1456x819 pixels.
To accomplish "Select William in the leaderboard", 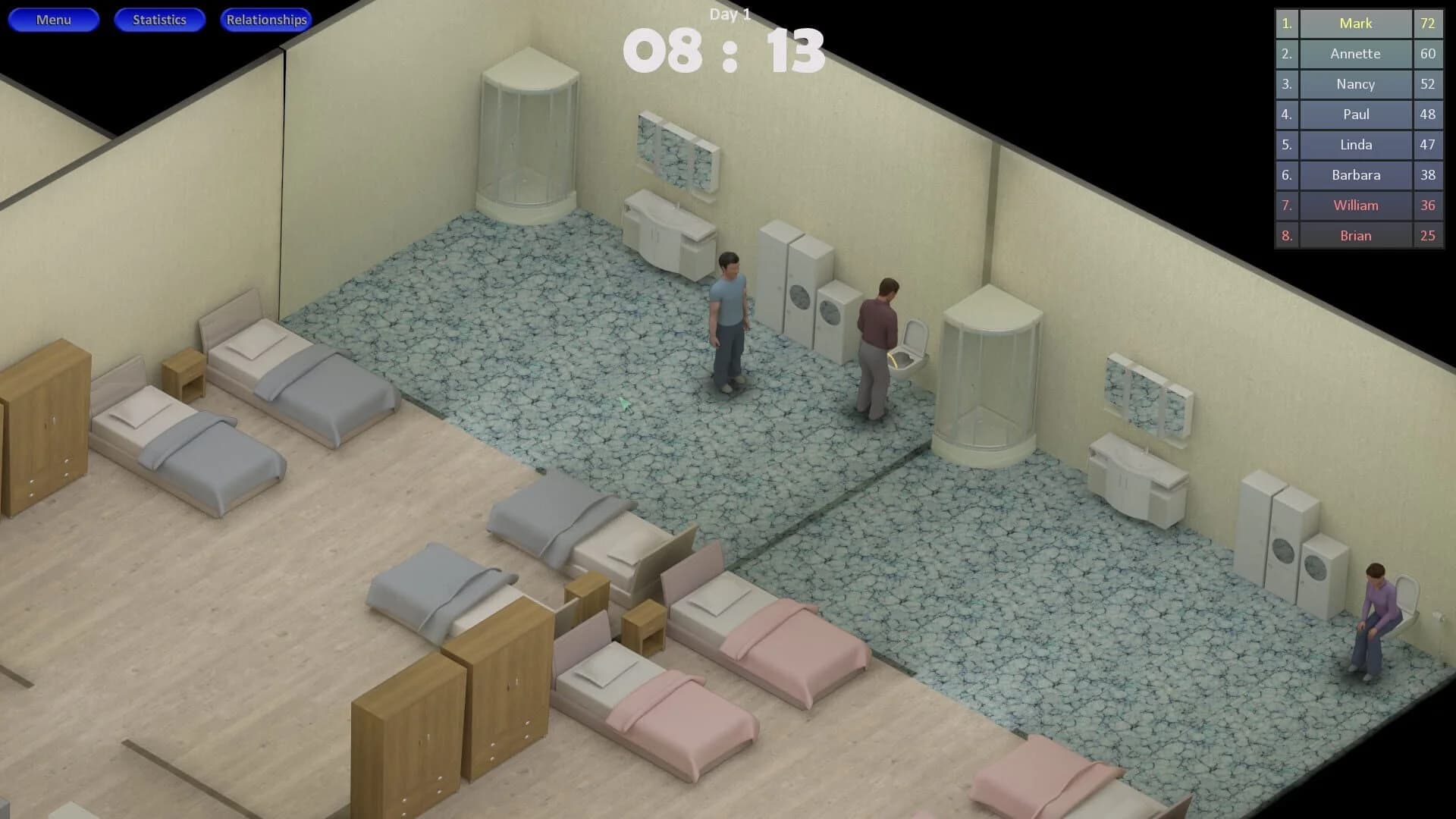I will [x=1354, y=206].
